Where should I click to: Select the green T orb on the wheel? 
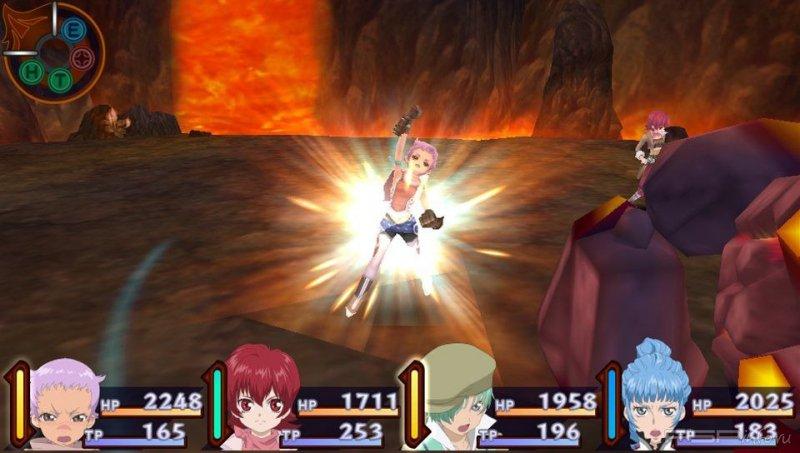[x=59, y=82]
